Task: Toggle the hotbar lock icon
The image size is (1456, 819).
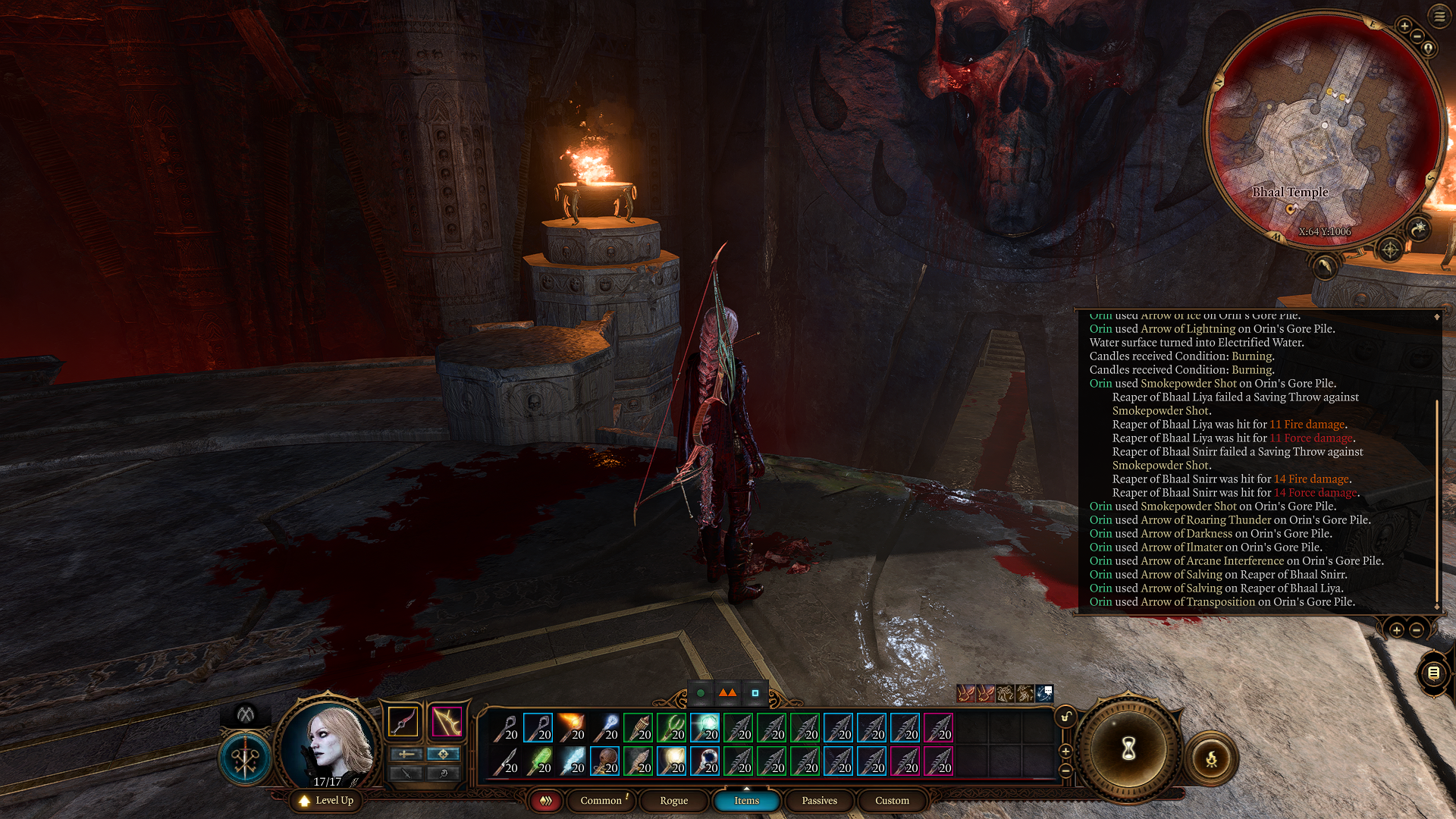Action: pyautogui.click(x=1065, y=717)
